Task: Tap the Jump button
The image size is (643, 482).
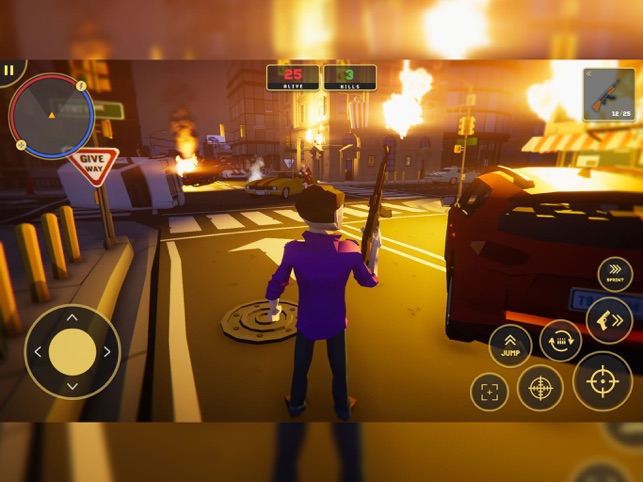Action: (510, 345)
